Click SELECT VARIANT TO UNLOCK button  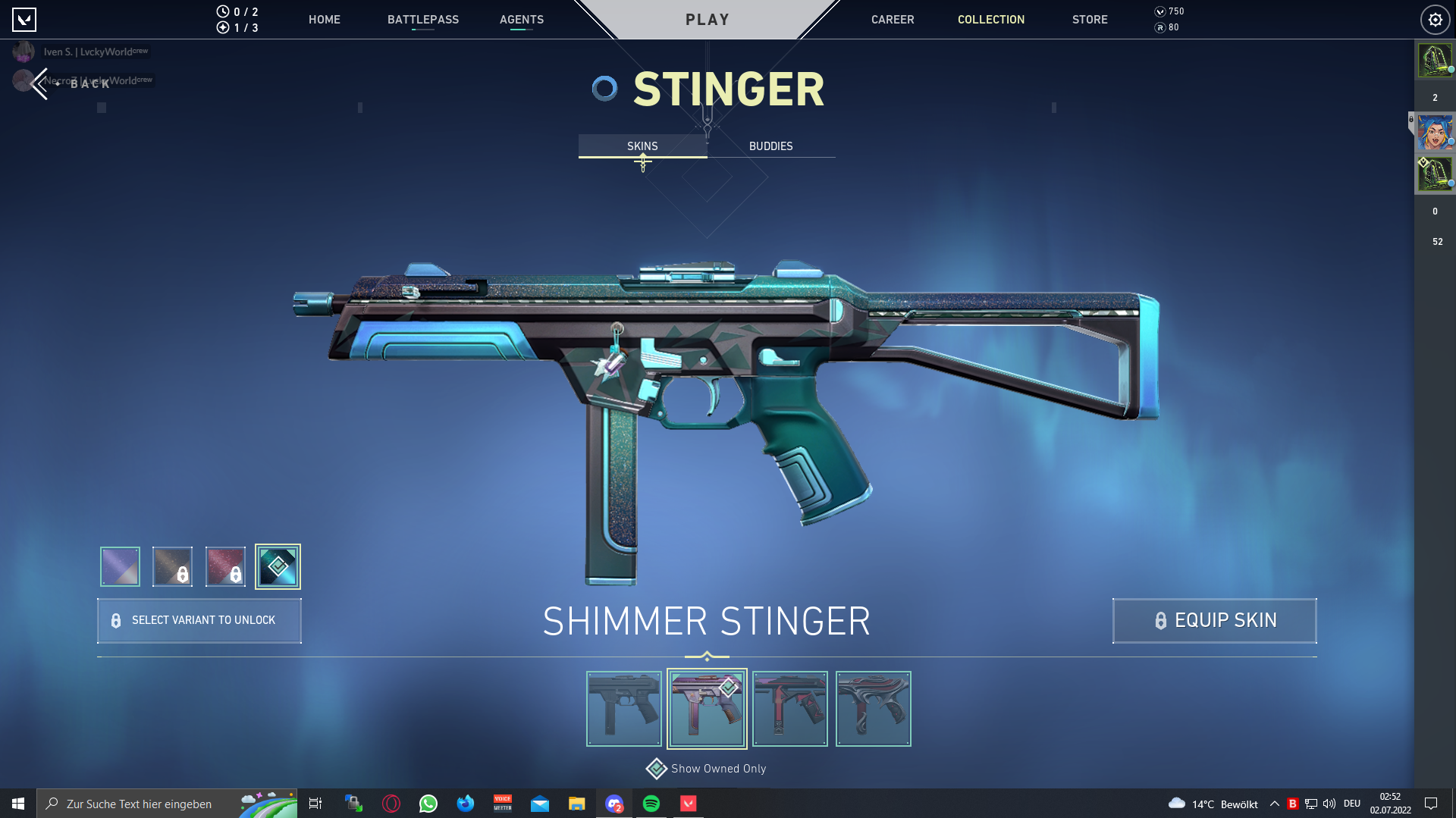point(199,620)
